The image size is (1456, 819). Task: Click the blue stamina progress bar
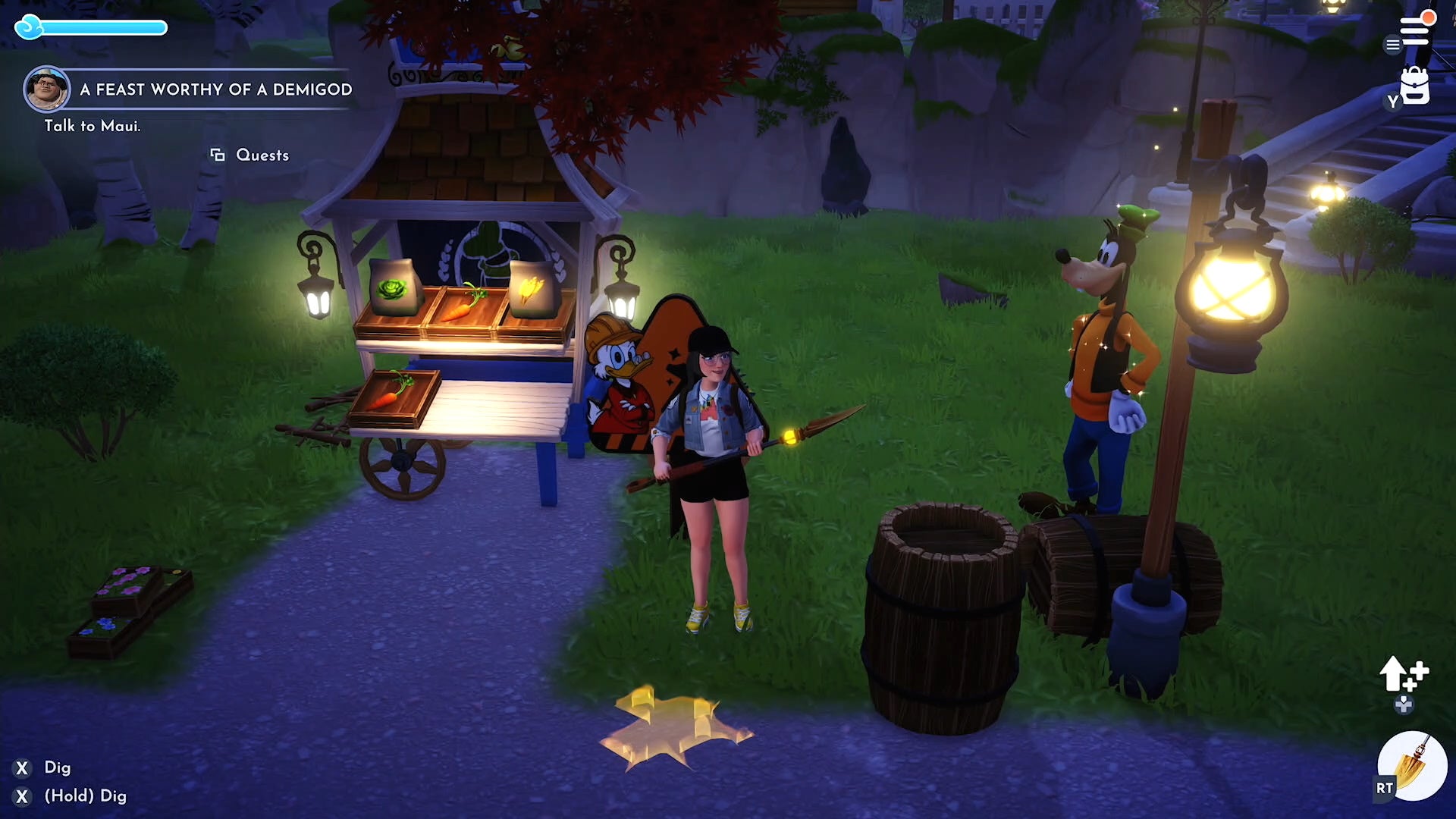coord(106,28)
